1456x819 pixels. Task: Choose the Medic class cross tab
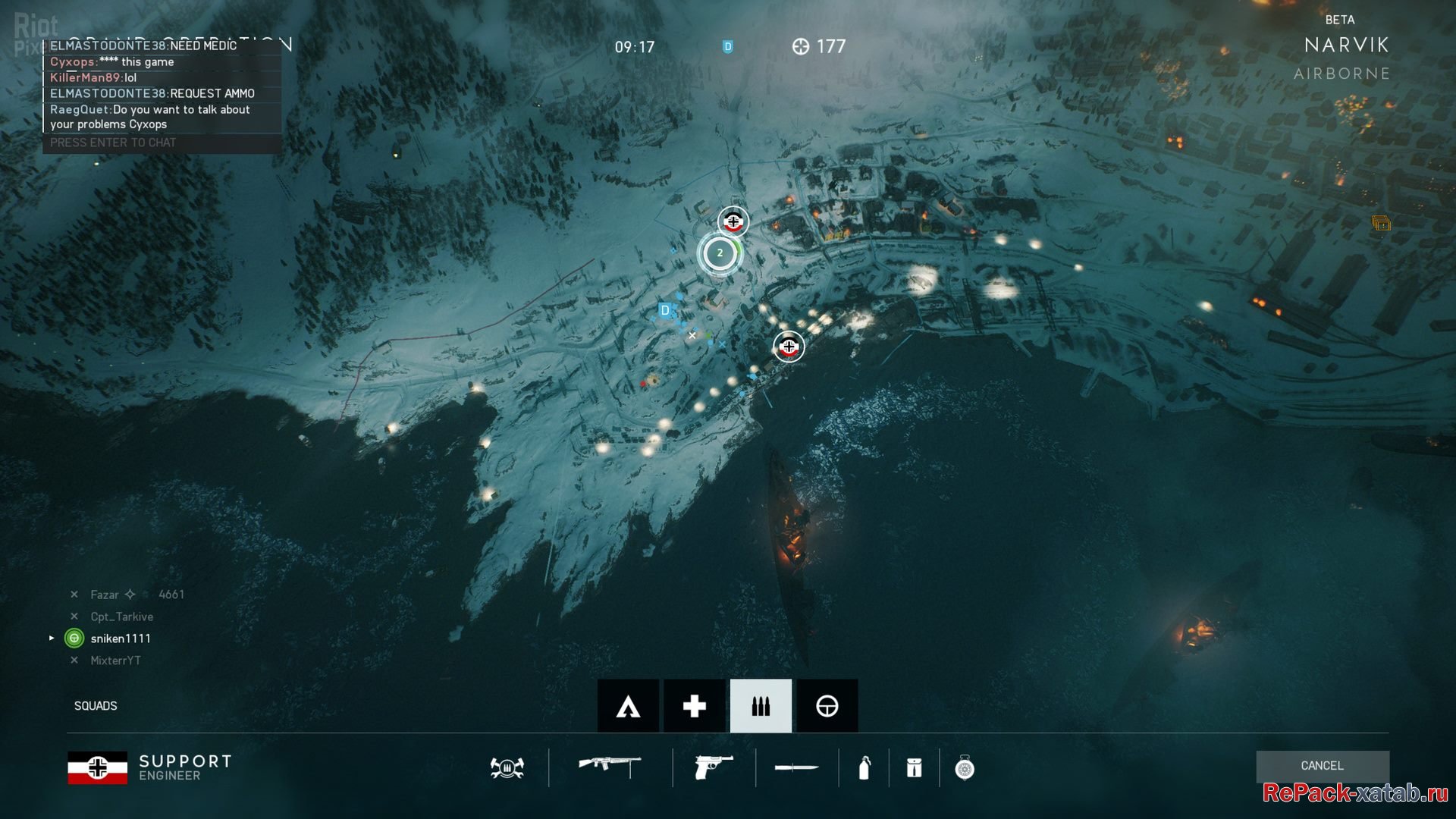click(x=694, y=706)
